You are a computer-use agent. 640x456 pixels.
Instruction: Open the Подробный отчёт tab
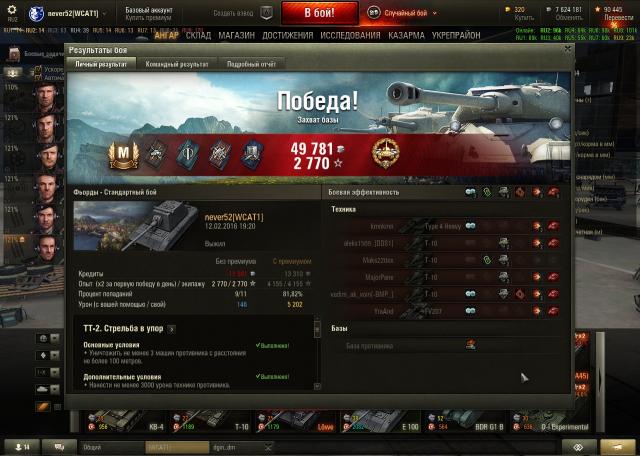(x=250, y=63)
